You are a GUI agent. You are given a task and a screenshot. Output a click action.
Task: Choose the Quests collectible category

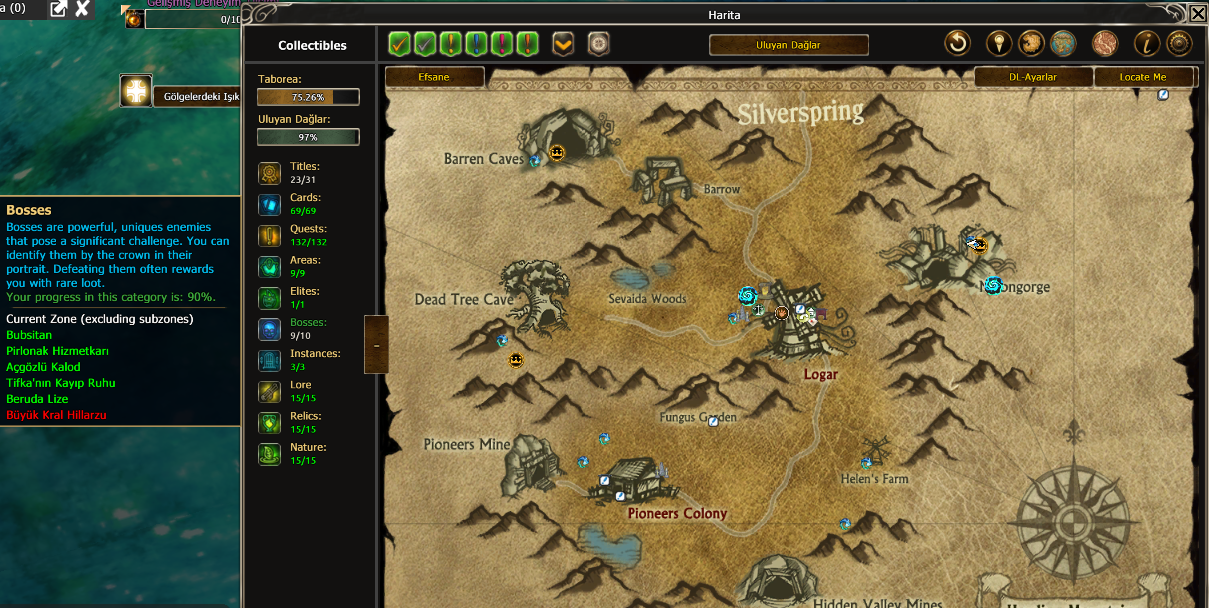269,236
